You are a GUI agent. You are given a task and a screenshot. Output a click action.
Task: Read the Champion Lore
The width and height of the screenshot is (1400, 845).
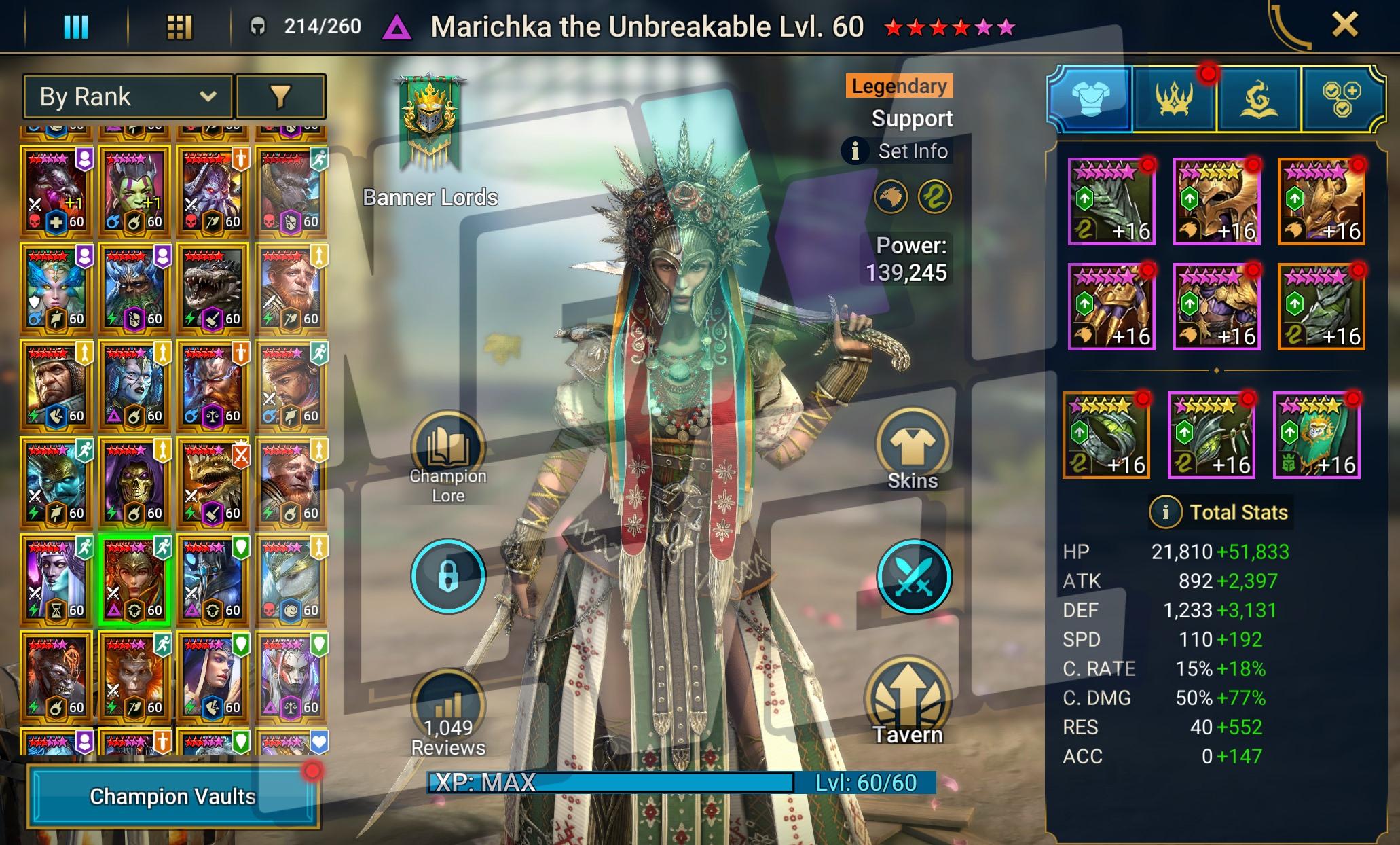coord(448,456)
